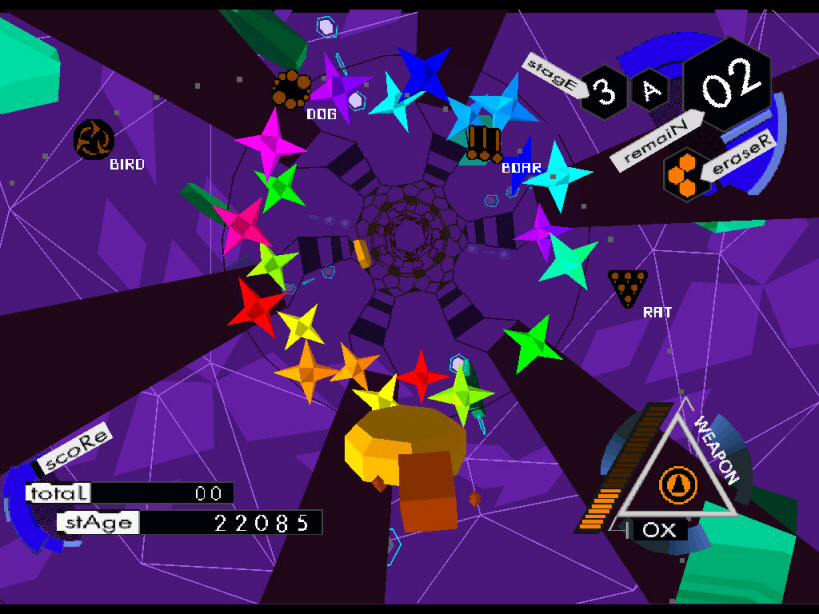Select the orange weapon triangle icon
819x614 pixels.
[678, 486]
